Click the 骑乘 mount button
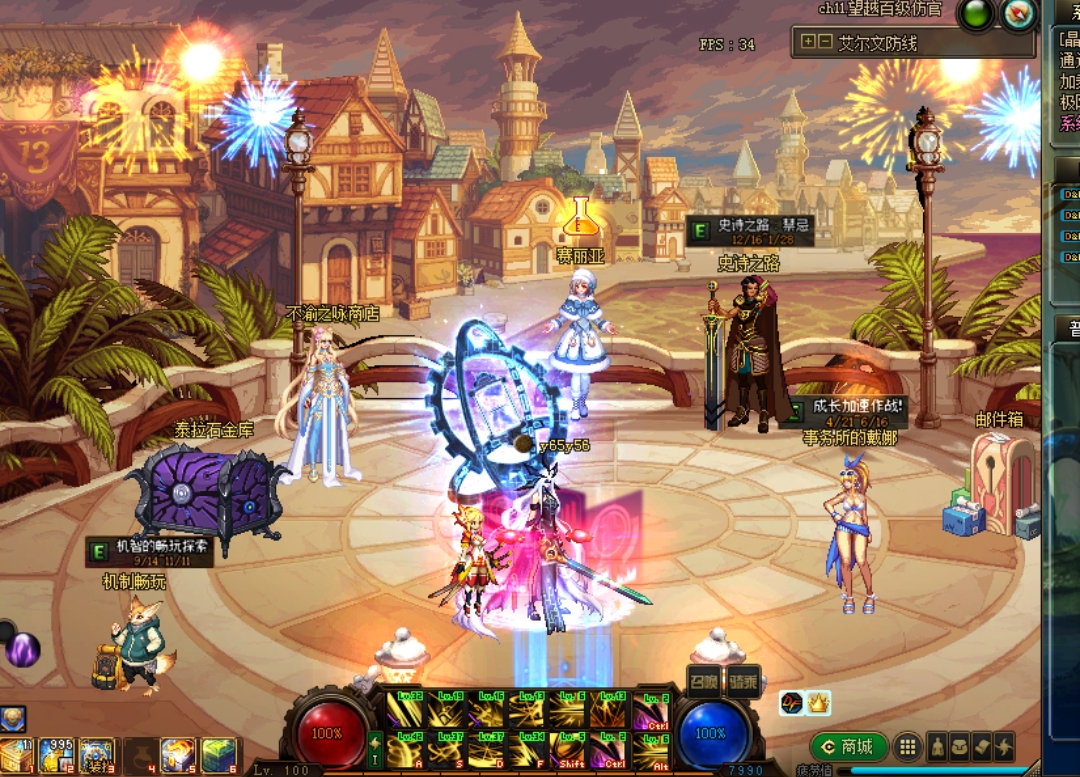The image size is (1080, 777). point(742,681)
